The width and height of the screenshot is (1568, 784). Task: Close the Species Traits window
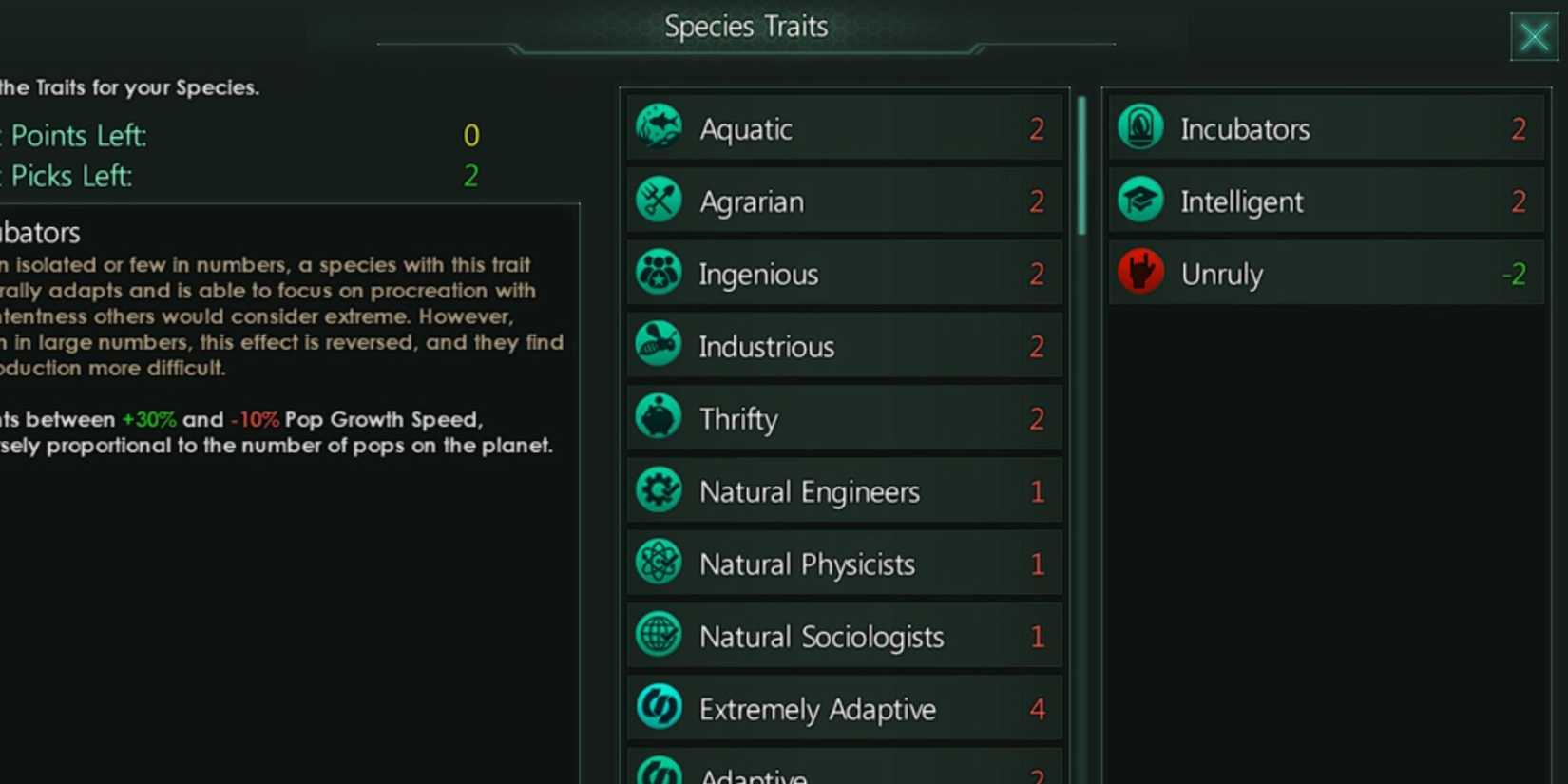click(x=1534, y=36)
